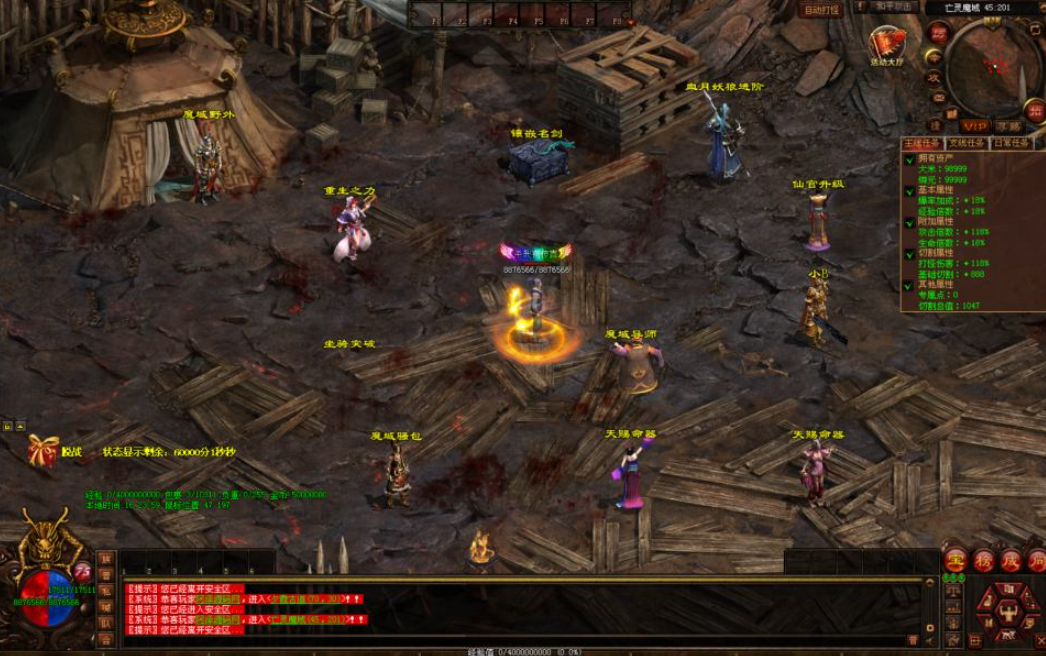Open the red gift box icon
Screen dimensions: 1046x656
[x=42, y=450]
